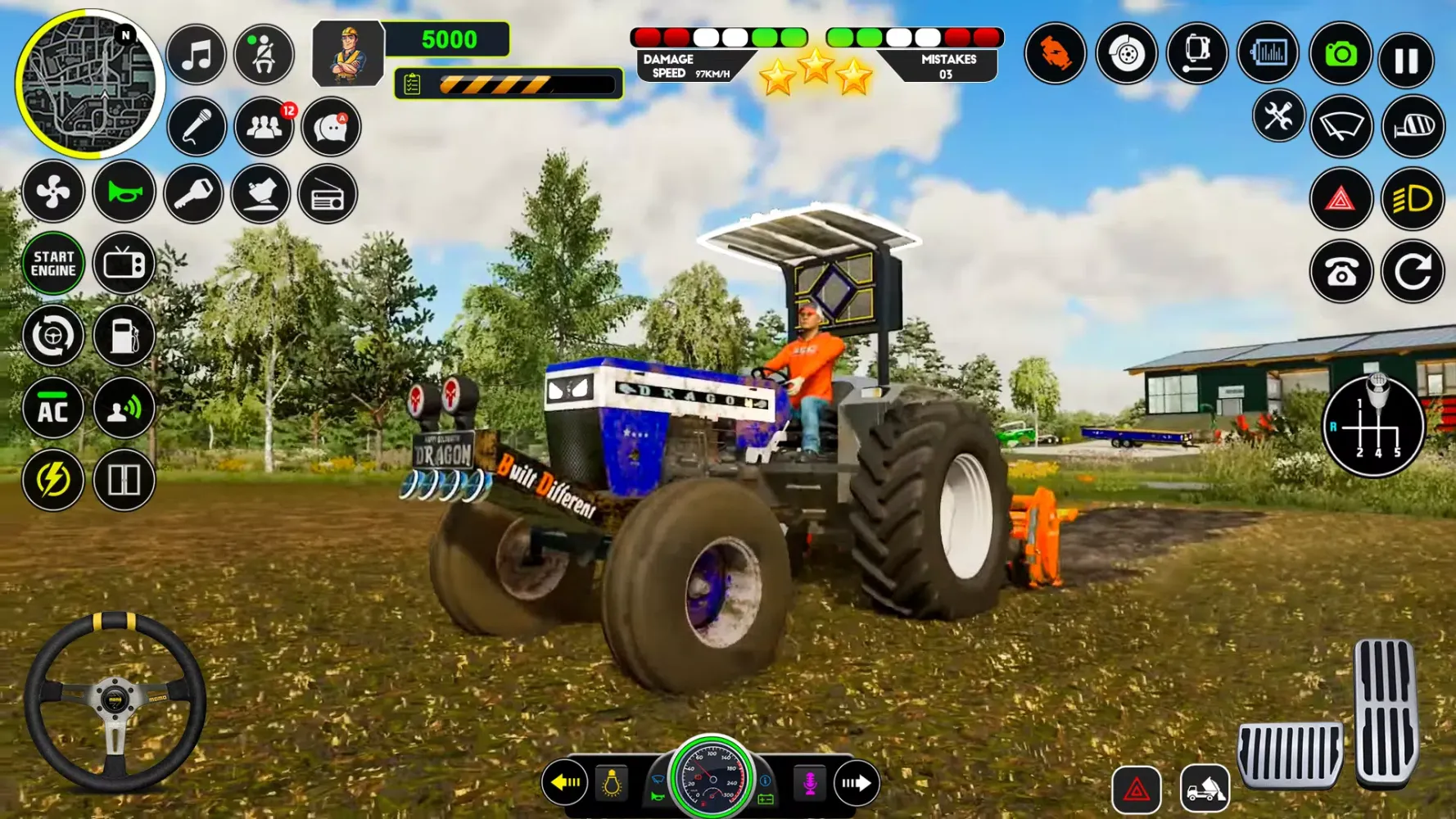1456x819 pixels.
Task: Open the friends group icon
Action: tap(264, 128)
